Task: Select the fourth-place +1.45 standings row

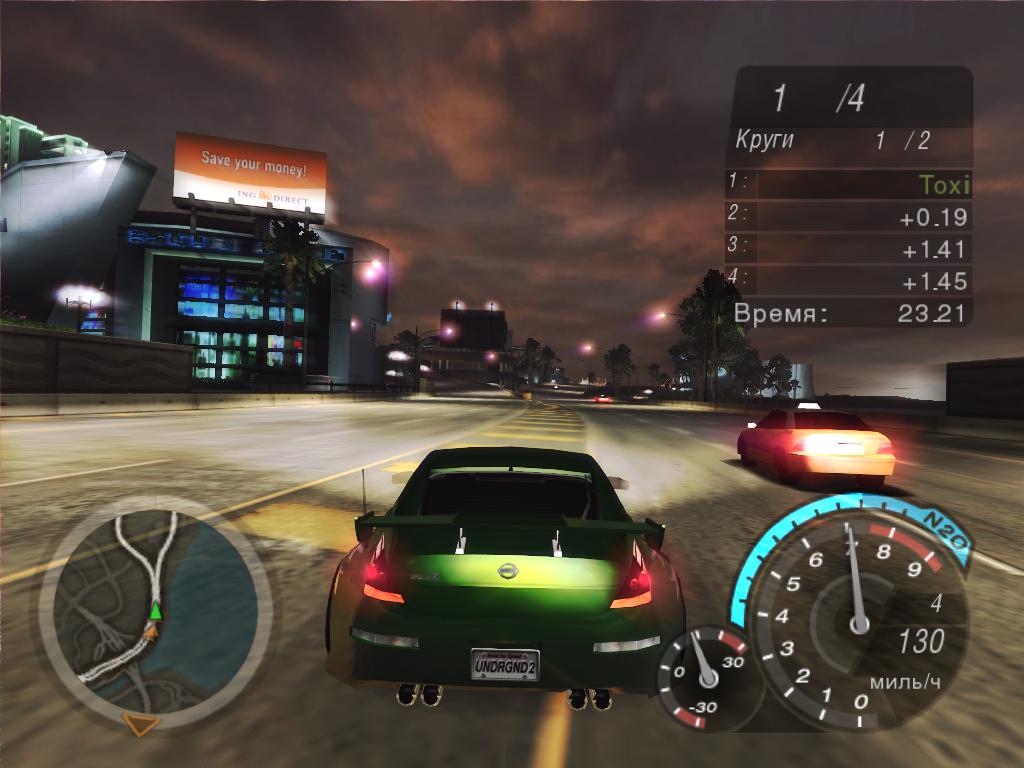Action: pyautogui.click(x=848, y=281)
